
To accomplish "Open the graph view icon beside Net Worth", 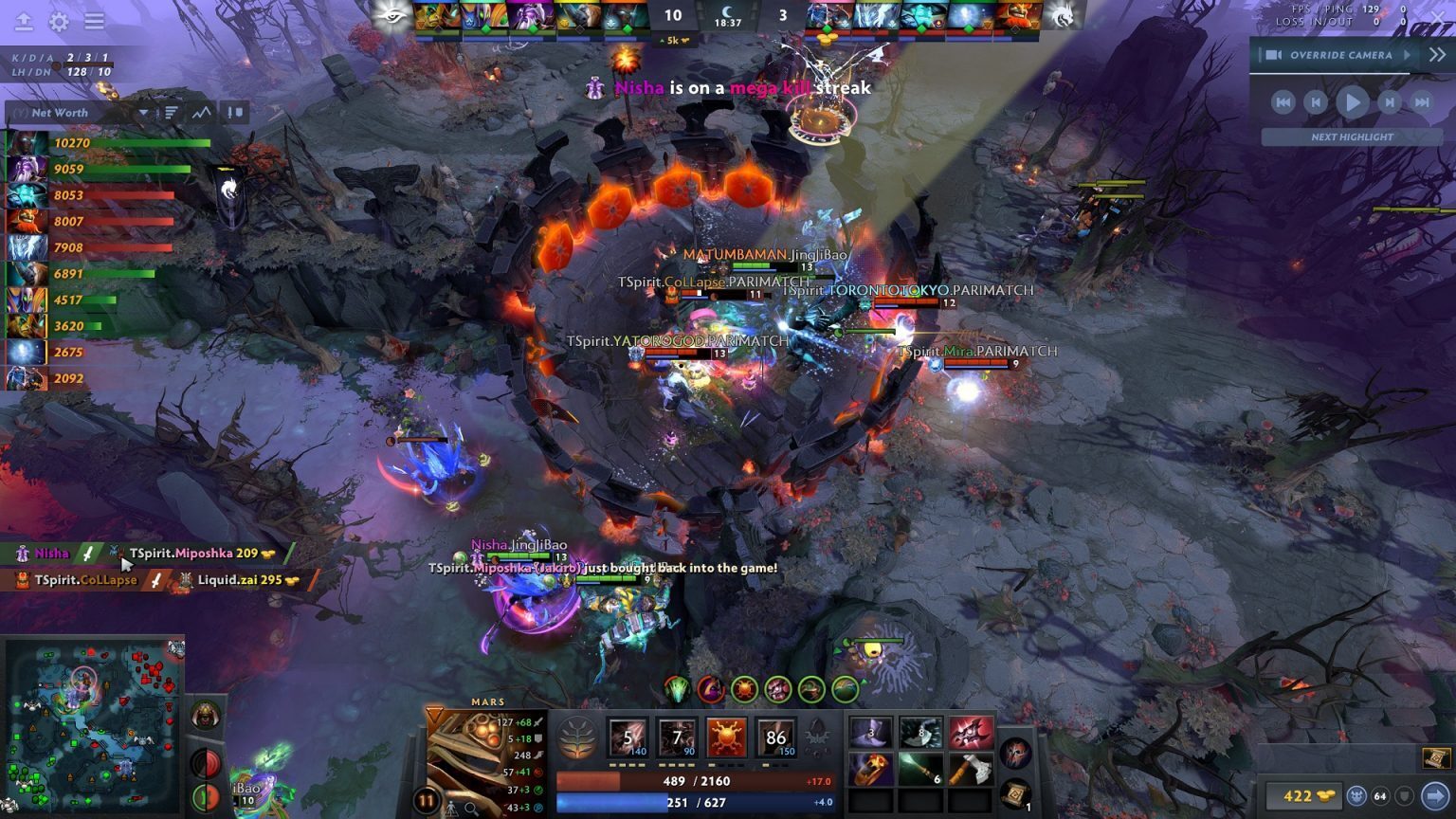I will coord(200,112).
